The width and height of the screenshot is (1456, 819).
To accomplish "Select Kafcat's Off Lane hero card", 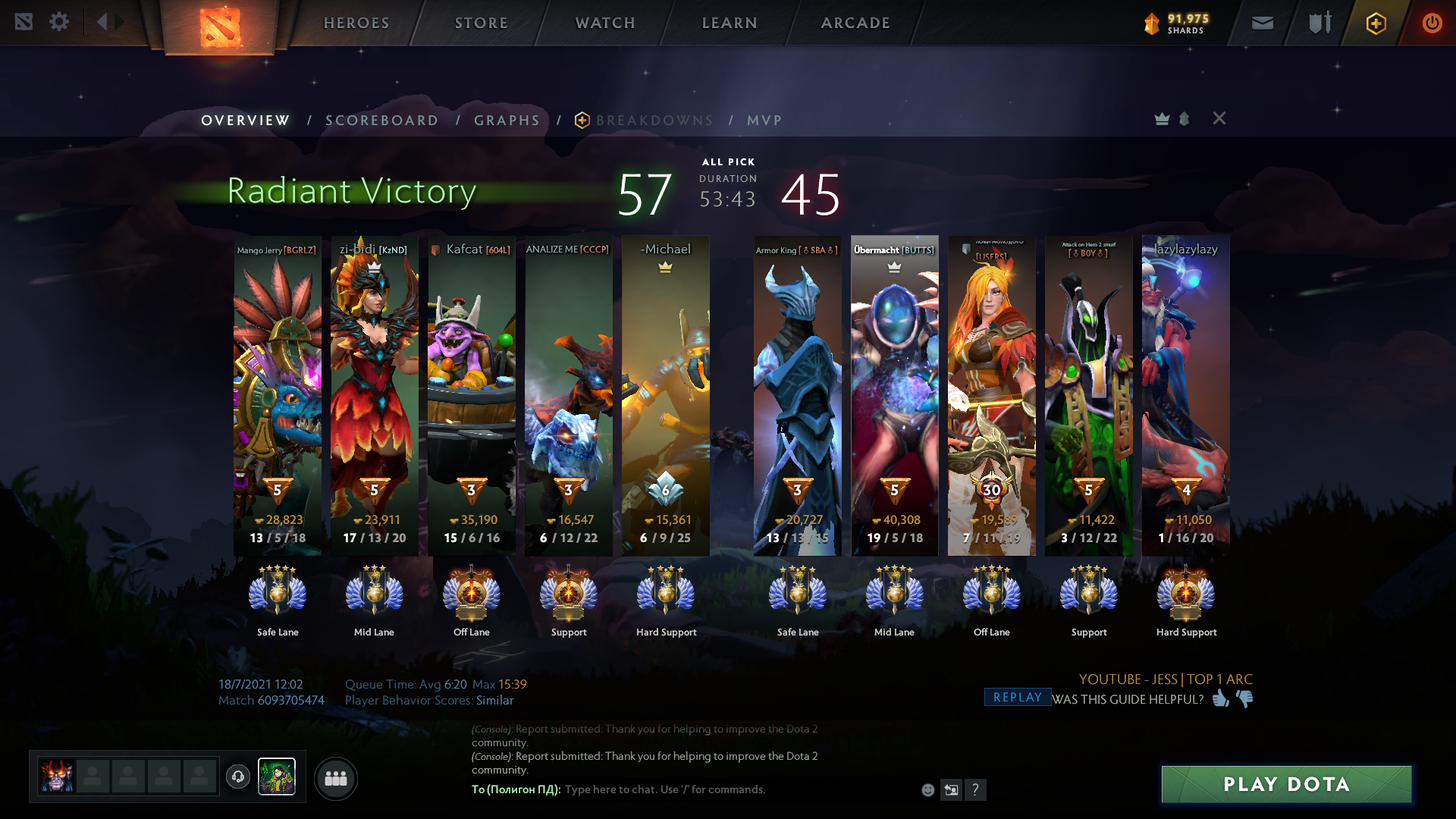I will tap(471, 394).
